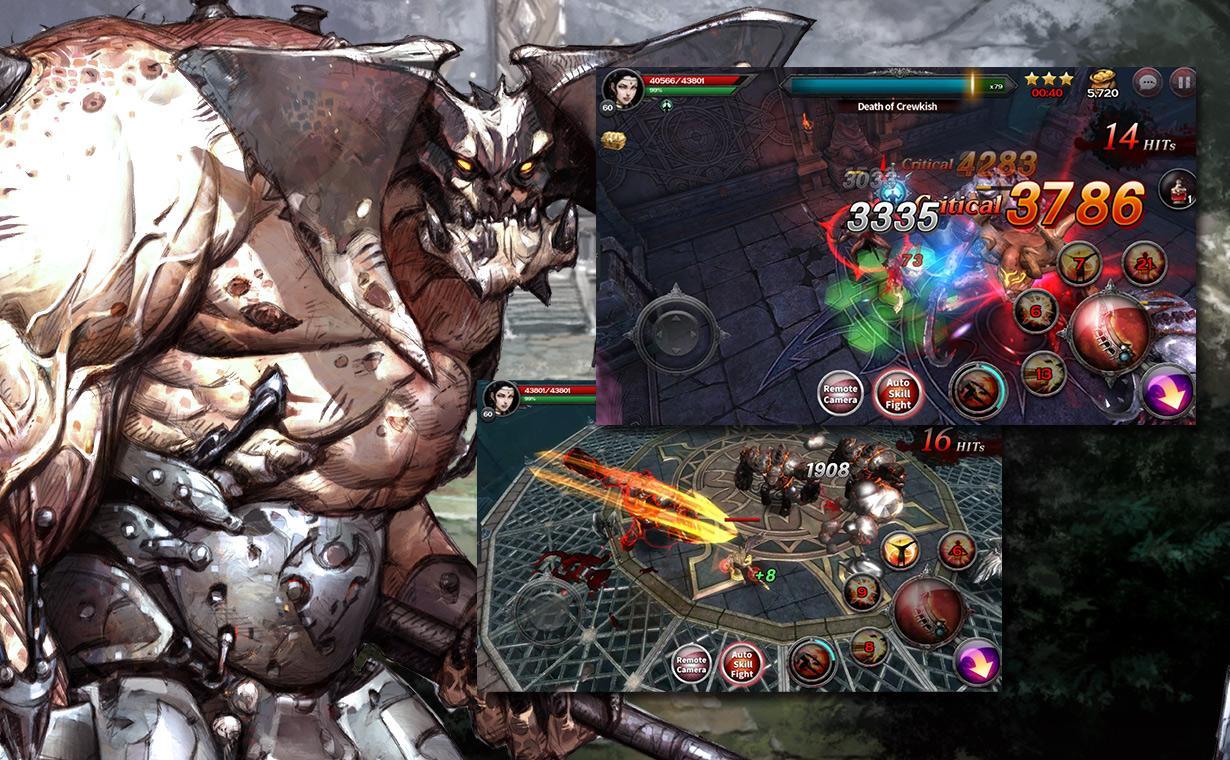1230x760 pixels.
Task: Pause the game with the pause button
Action: pyautogui.click(x=1183, y=81)
